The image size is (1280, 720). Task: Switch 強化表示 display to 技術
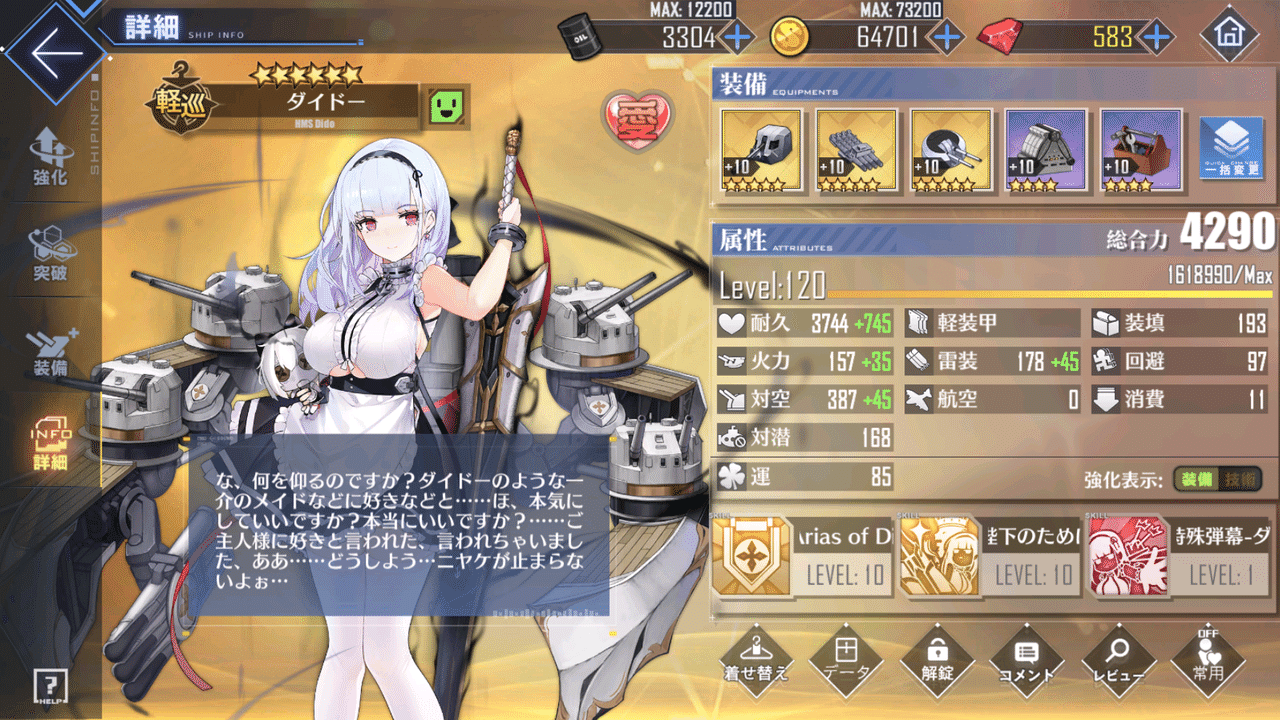[1238, 480]
